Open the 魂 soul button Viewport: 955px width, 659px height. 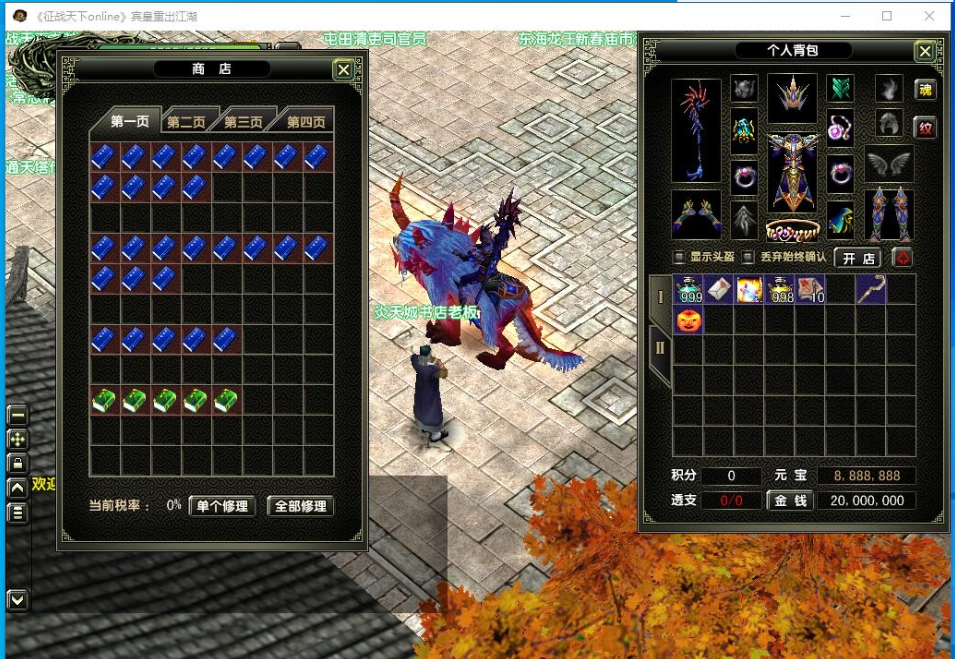click(925, 90)
